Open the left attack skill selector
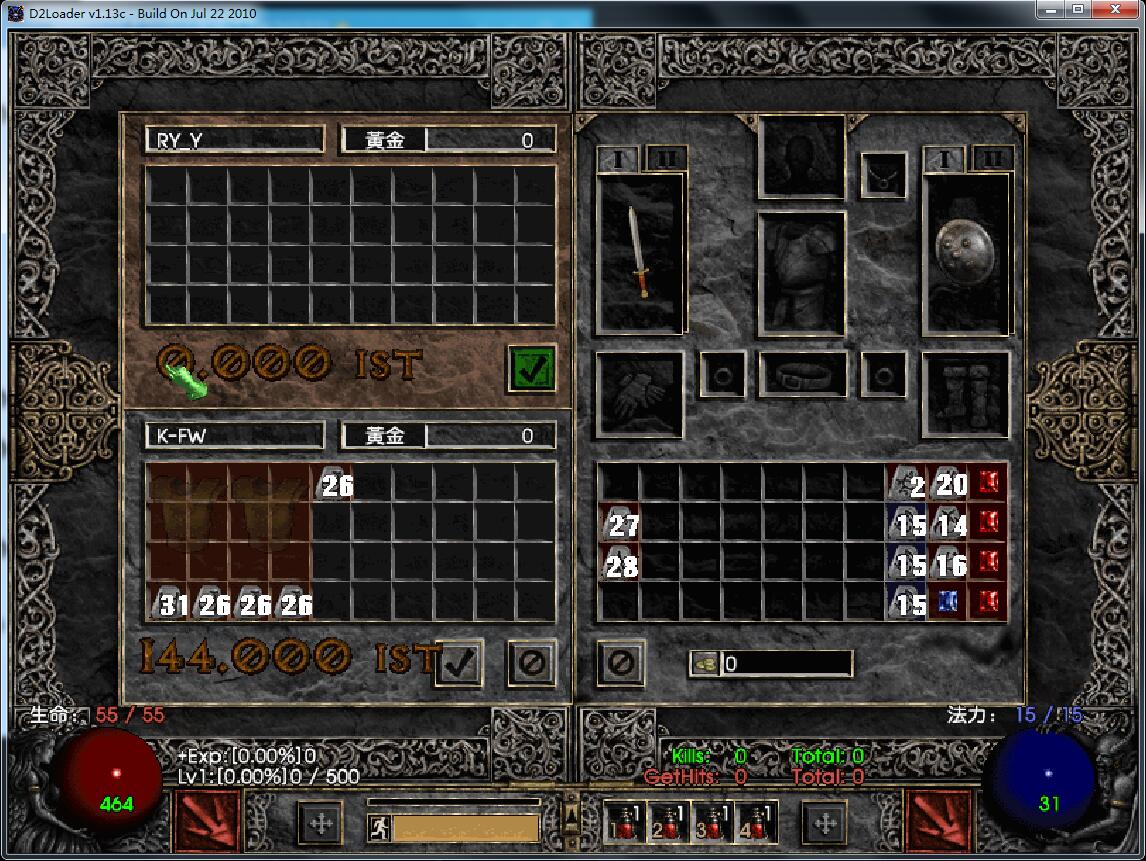 point(209,822)
